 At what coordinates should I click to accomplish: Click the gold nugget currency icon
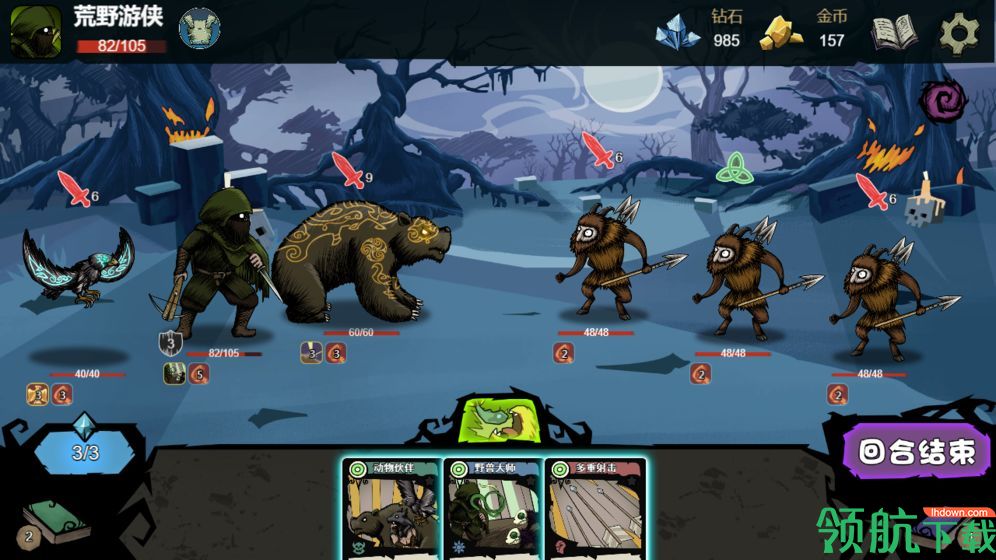783,32
